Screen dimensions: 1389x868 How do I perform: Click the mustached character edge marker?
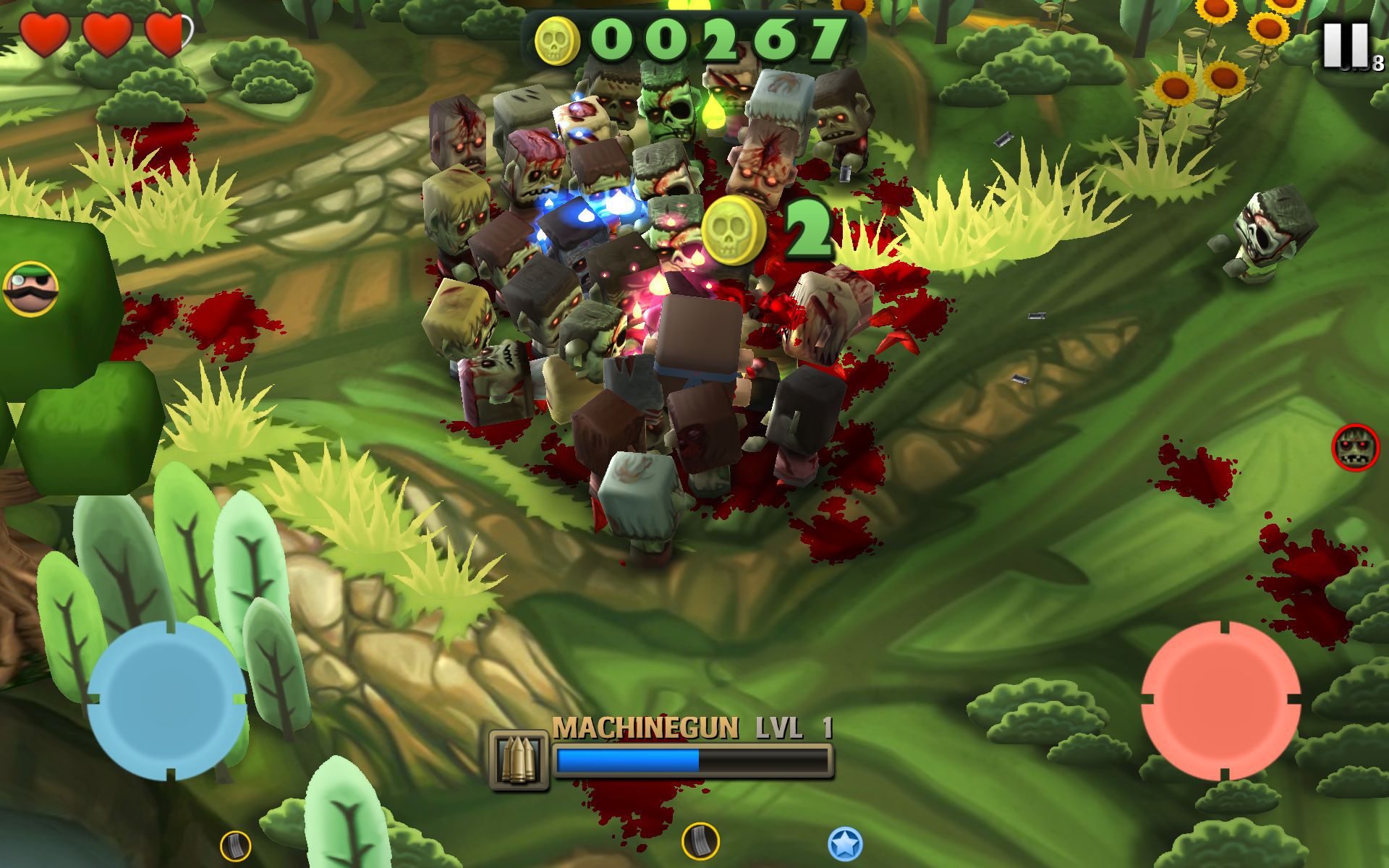click(30, 289)
